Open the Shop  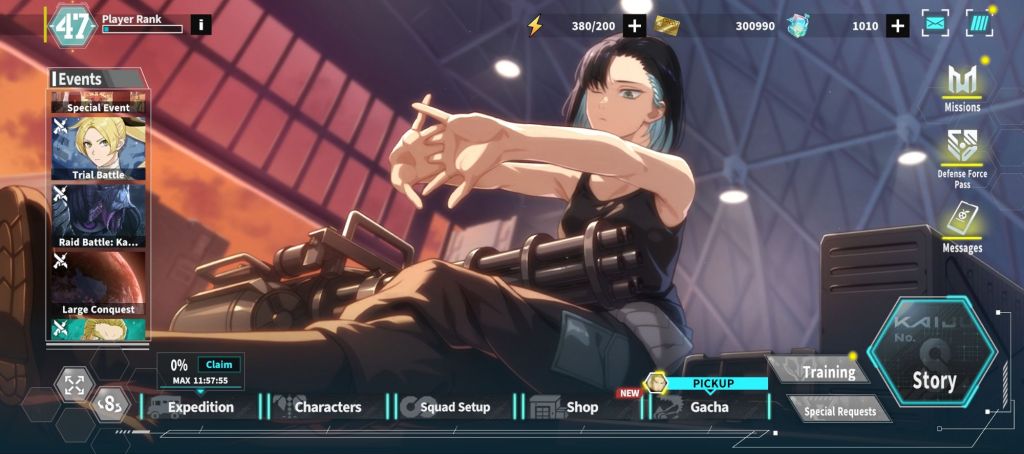coord(581,407)
